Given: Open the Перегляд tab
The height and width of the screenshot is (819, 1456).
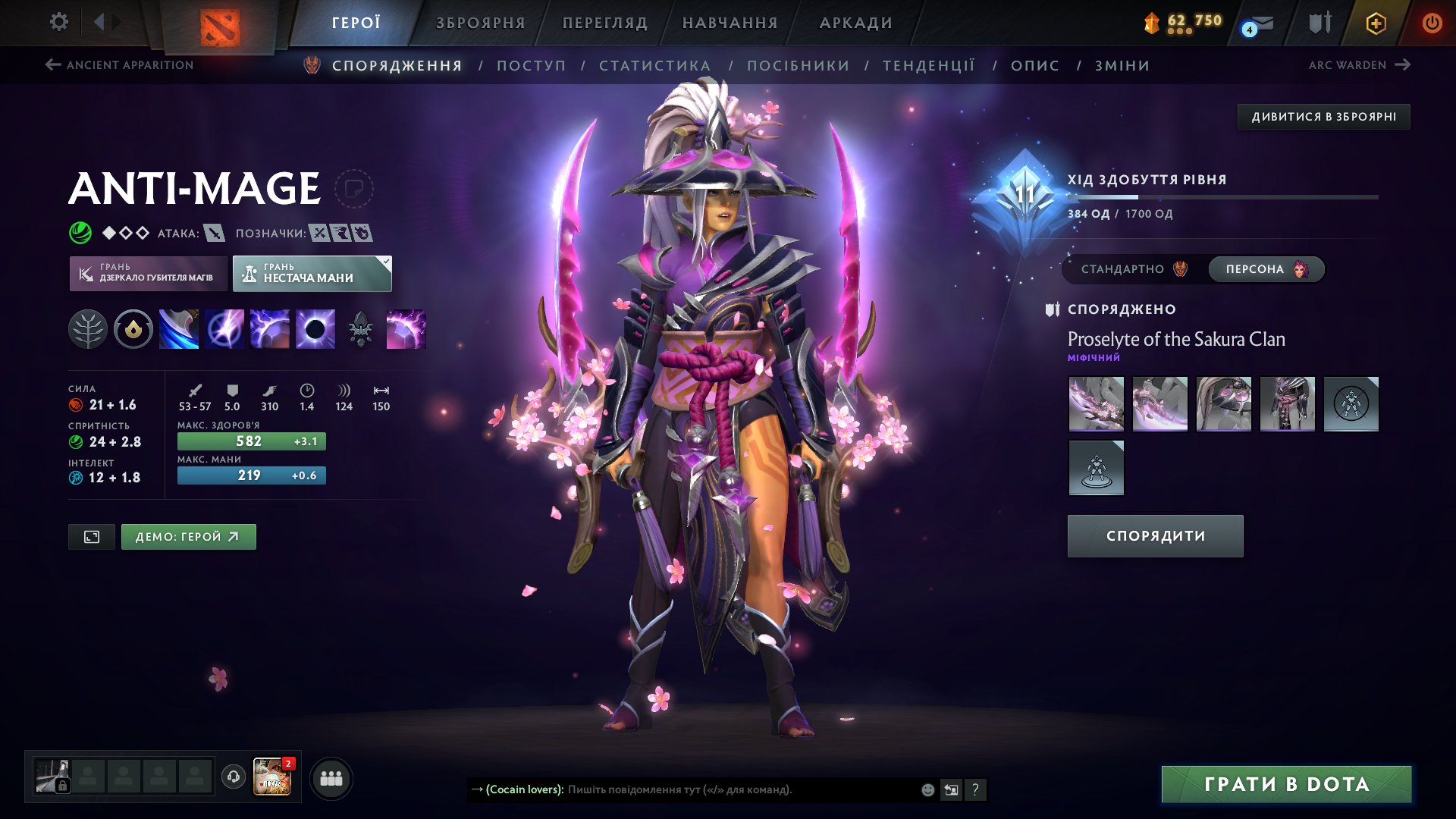Looking at the screenshot, I should [605, 23].
